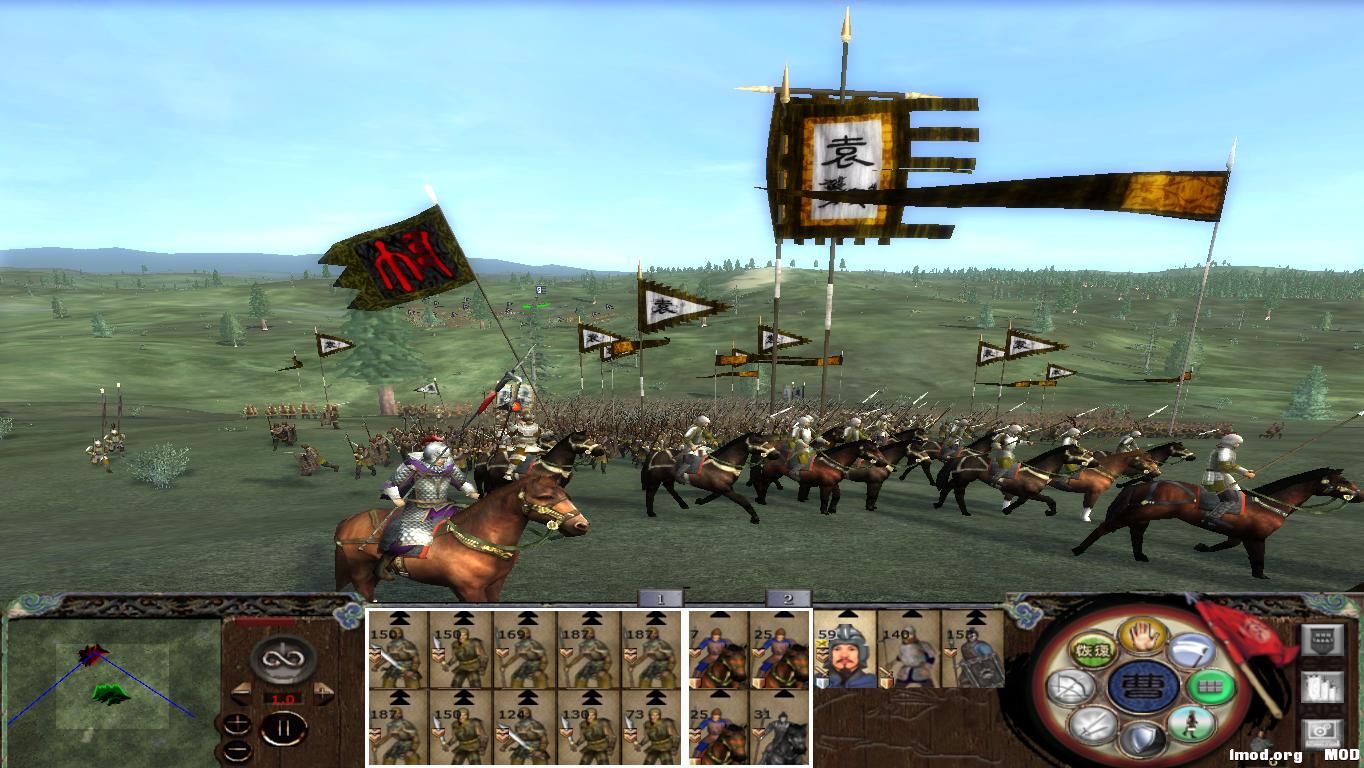This screenshot has width=1364, height=768.
Task: Select the running soldier withdraw icon
Action: coord(1194,726)
